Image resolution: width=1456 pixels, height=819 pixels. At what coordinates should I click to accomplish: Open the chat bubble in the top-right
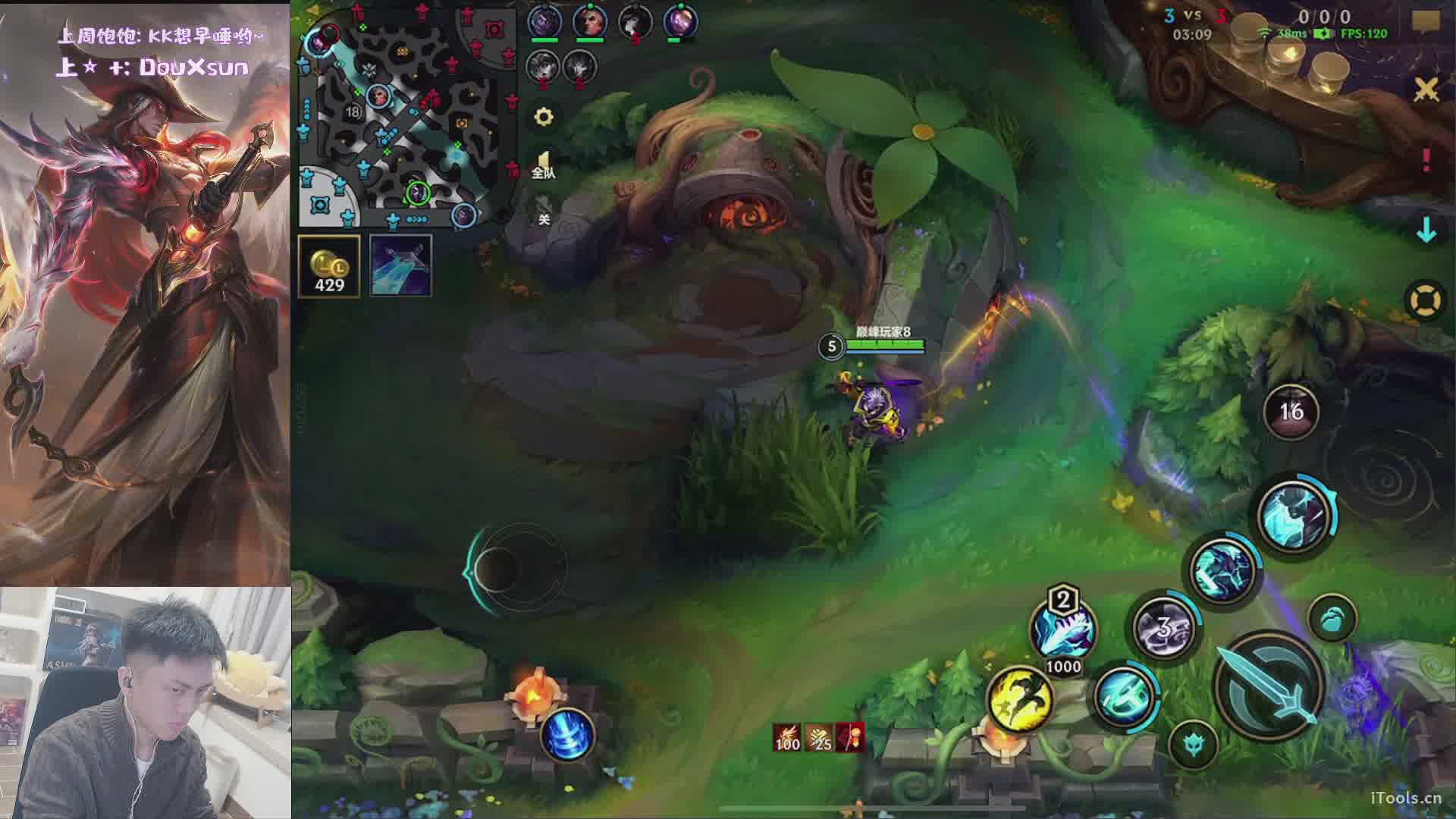tap(1426, 21)
